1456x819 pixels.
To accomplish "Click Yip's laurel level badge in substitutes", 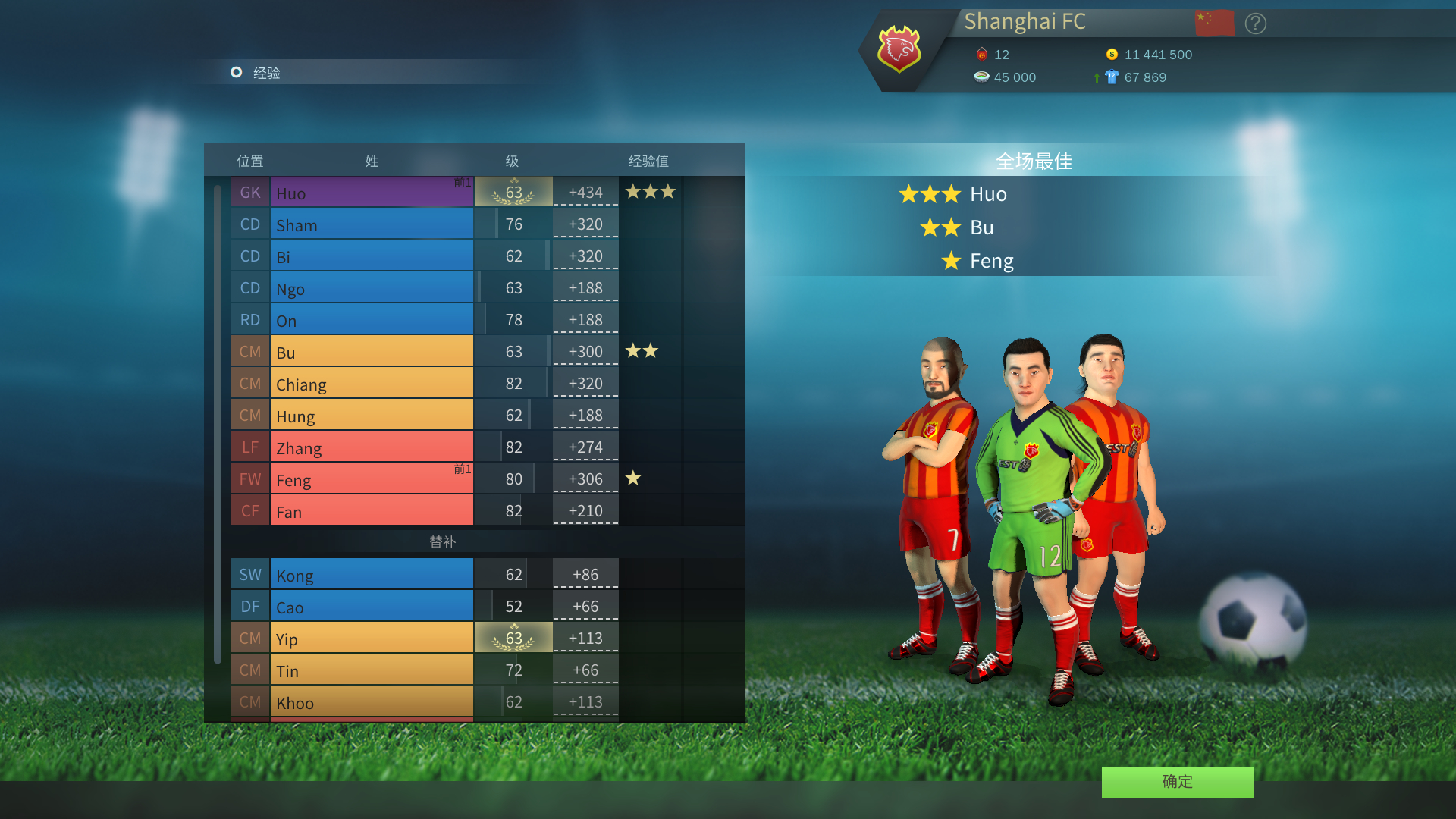I will point(514,638).
